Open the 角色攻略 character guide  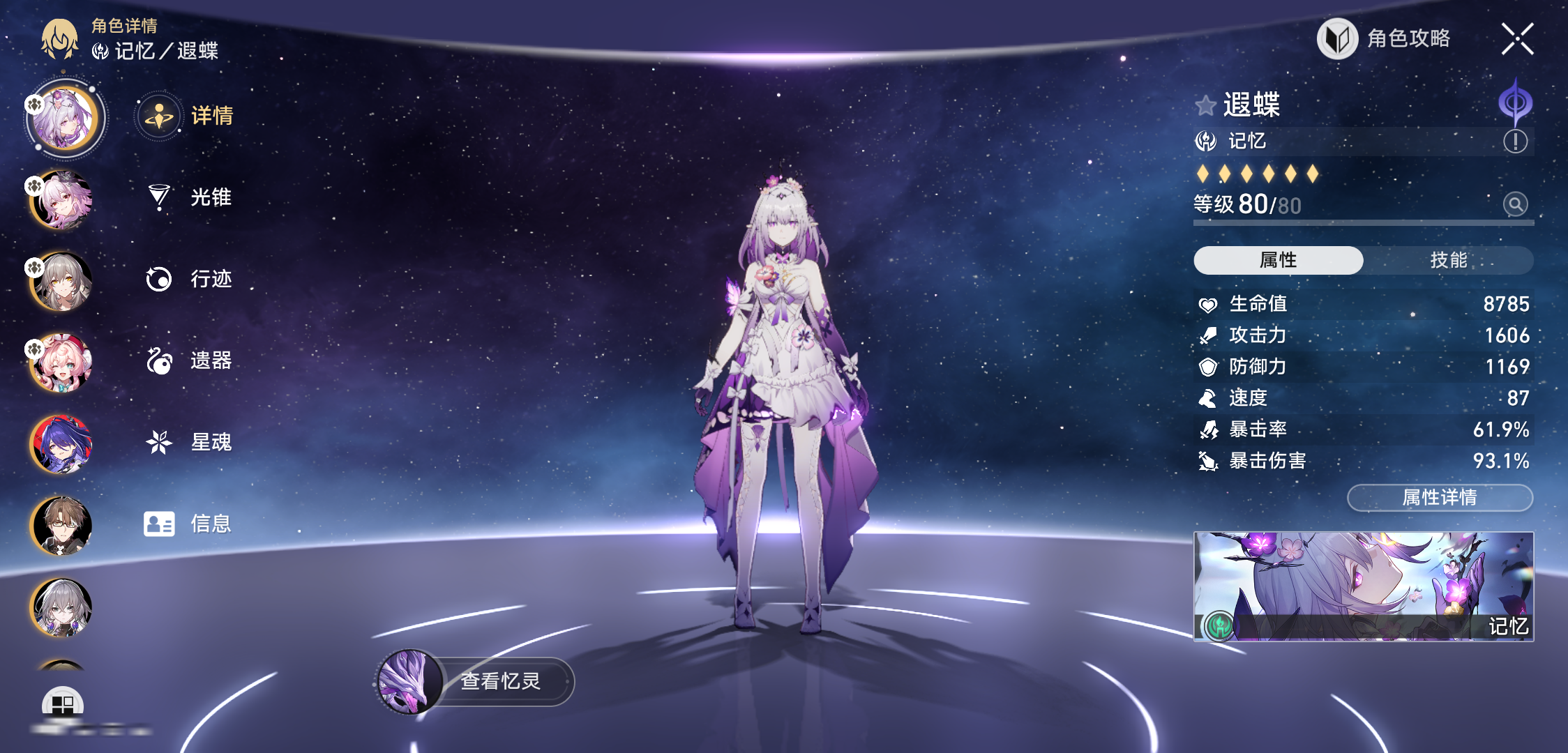[1385, 39]
